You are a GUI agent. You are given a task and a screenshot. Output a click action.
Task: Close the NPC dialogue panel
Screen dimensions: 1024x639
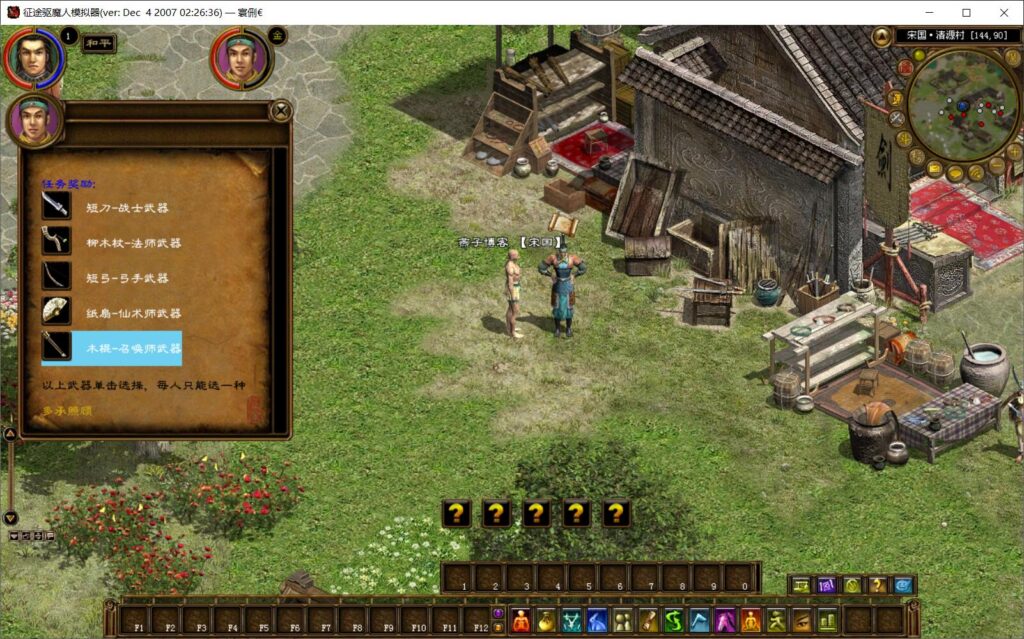(x=281, y=111)
